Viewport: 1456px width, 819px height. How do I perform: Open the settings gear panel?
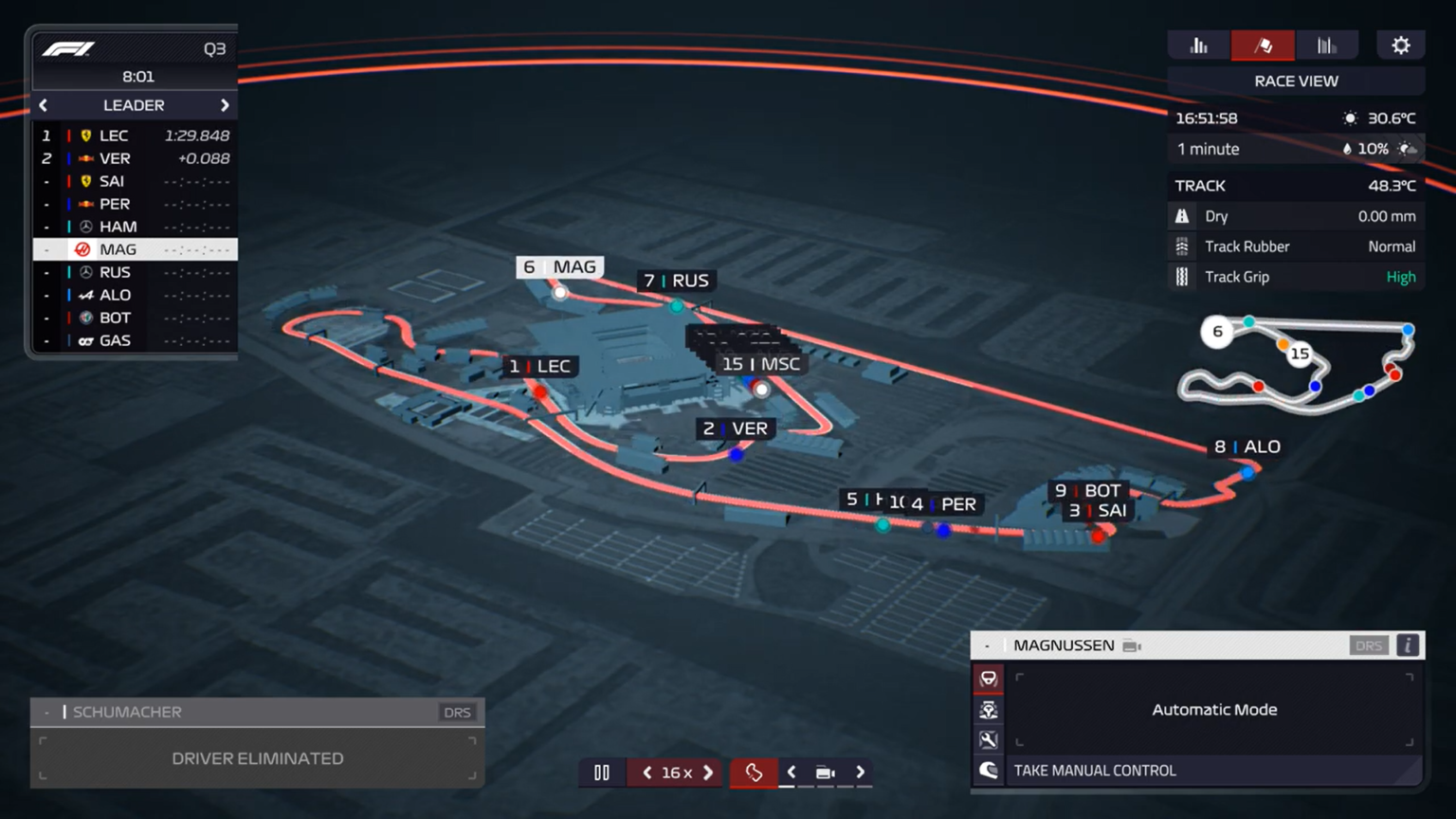tap(1400, 44)
